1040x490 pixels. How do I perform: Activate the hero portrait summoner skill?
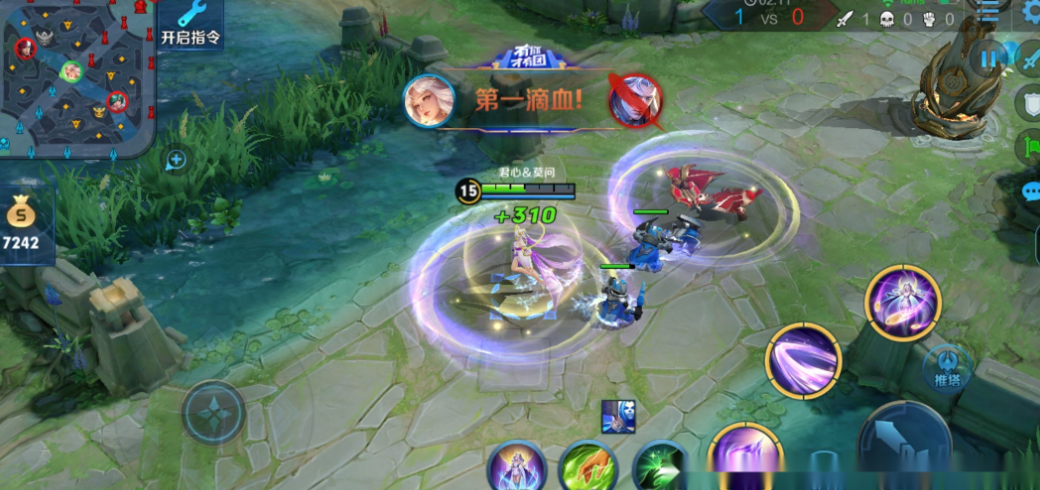coord(518,466)
